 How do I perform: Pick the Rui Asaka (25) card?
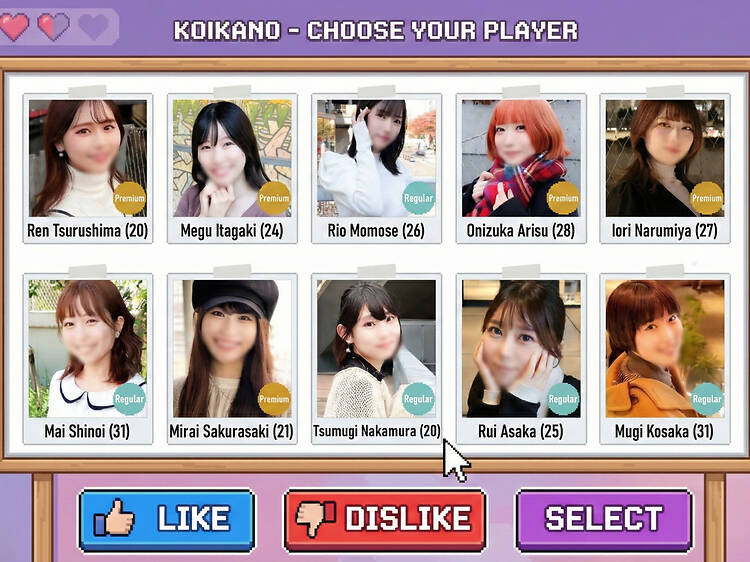point(520,358)
